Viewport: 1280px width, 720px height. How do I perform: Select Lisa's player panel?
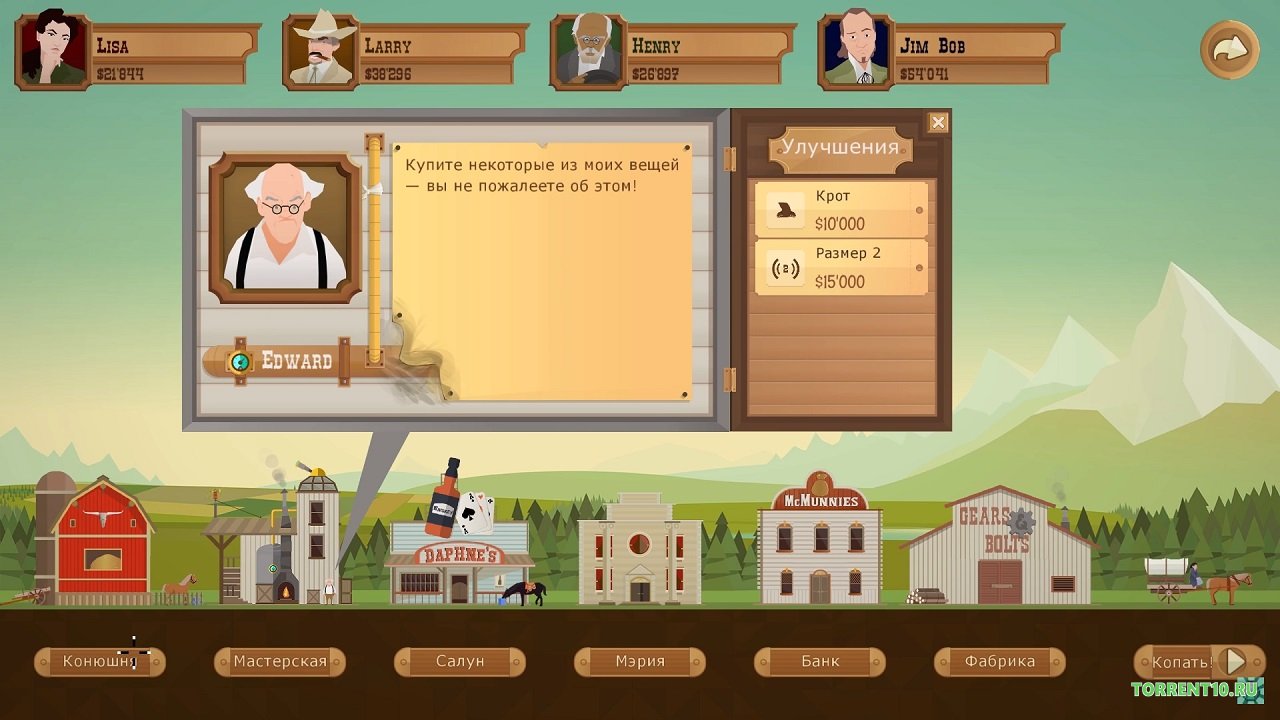point(137,52)
